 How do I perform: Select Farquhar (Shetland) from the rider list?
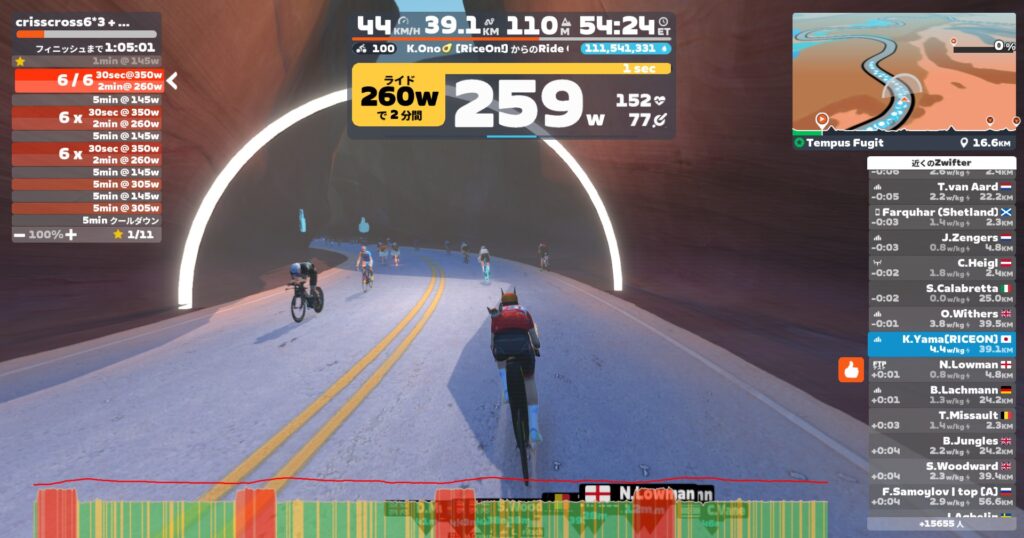tap(941, 215)
